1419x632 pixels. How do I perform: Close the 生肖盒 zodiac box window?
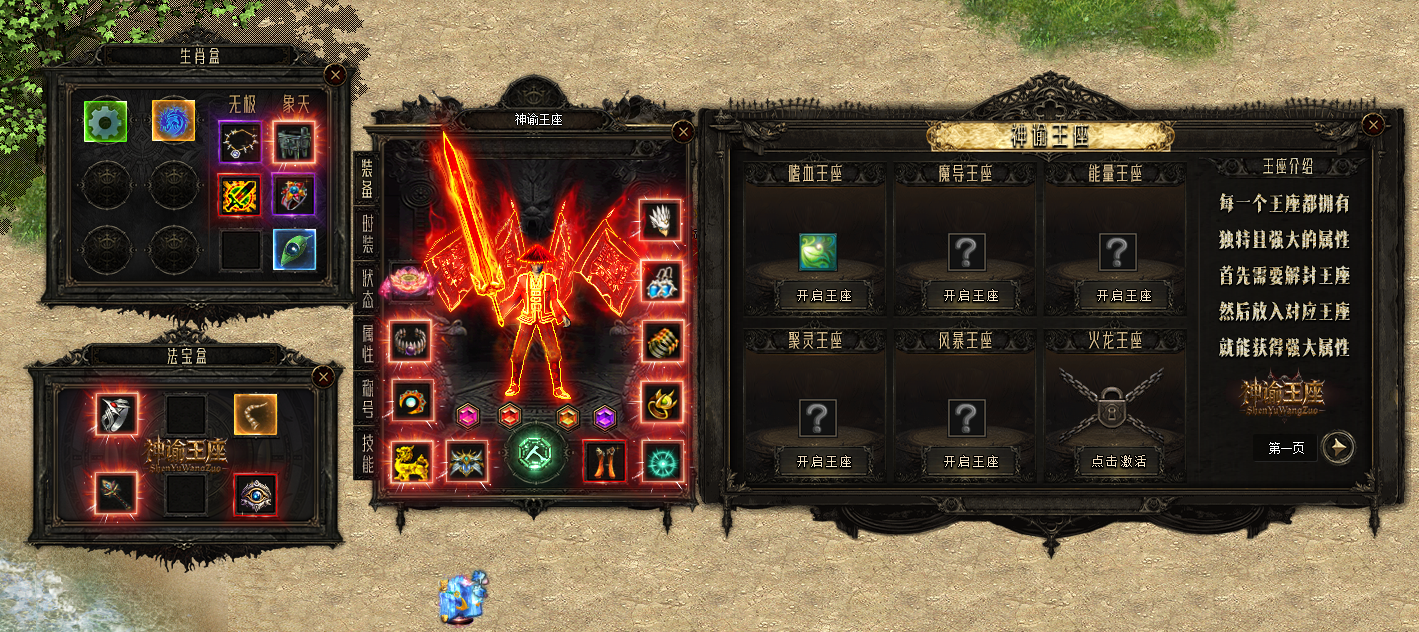coord(336,74)
